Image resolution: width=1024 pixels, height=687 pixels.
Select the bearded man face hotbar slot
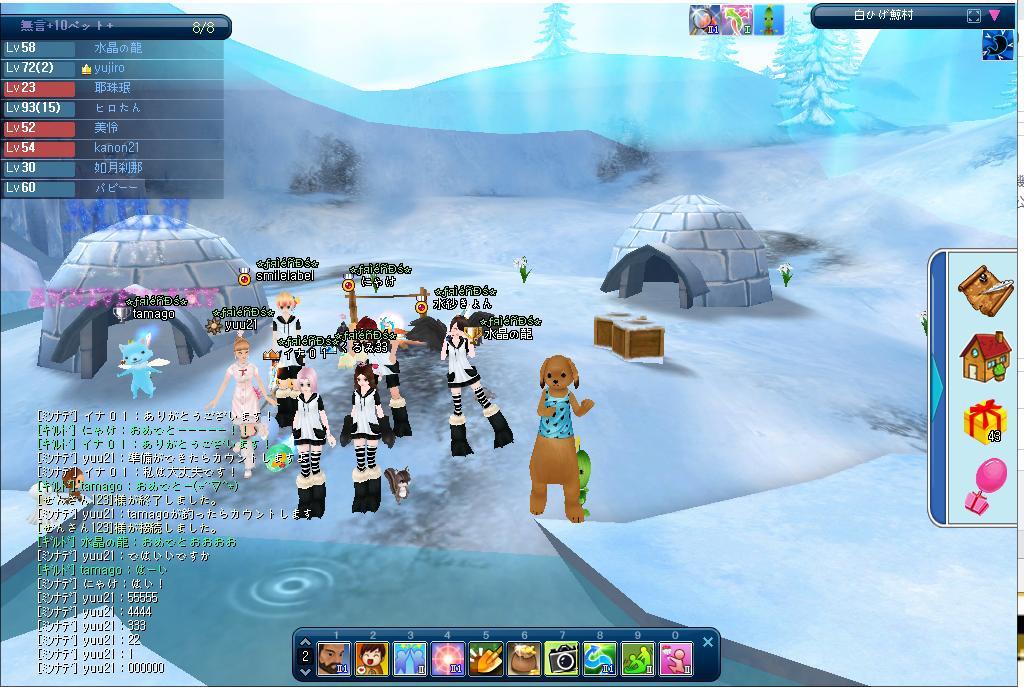(x=335, y=659)
